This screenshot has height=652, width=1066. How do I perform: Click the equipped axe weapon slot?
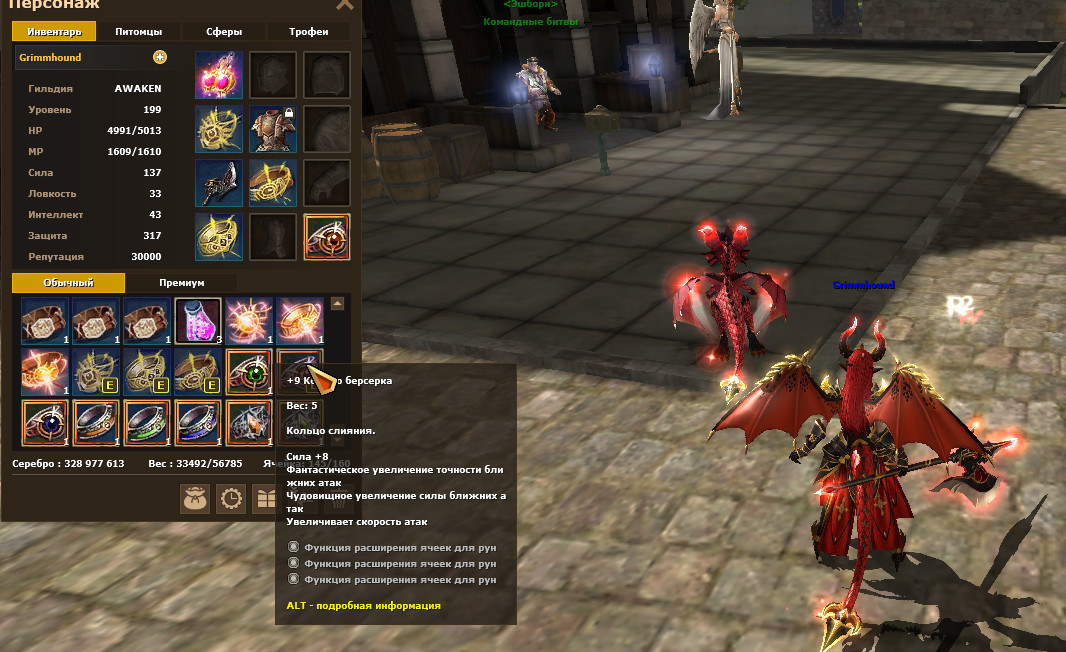[219, 183]
